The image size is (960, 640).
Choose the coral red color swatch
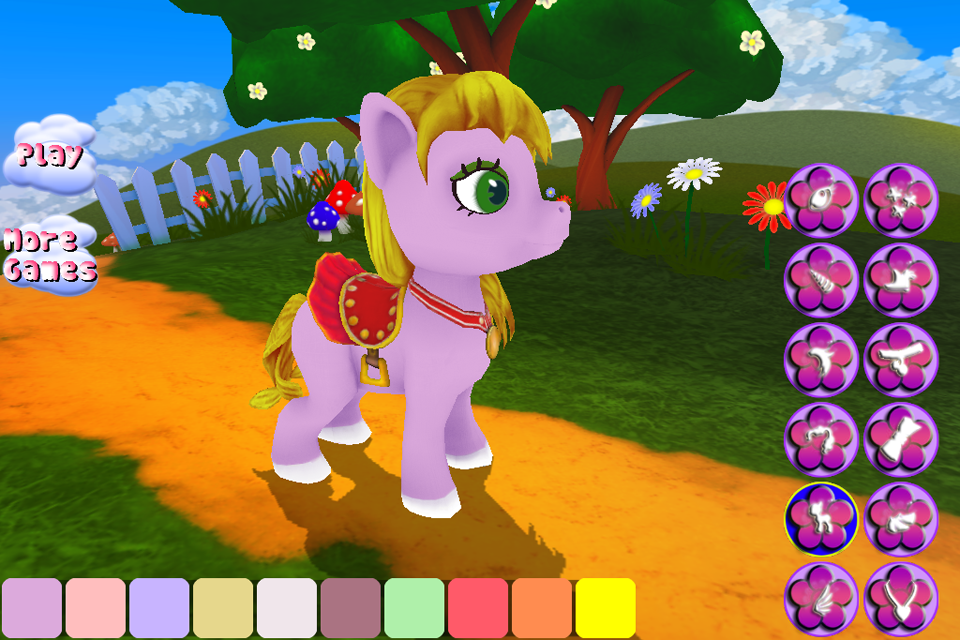(x=479, y=608)
